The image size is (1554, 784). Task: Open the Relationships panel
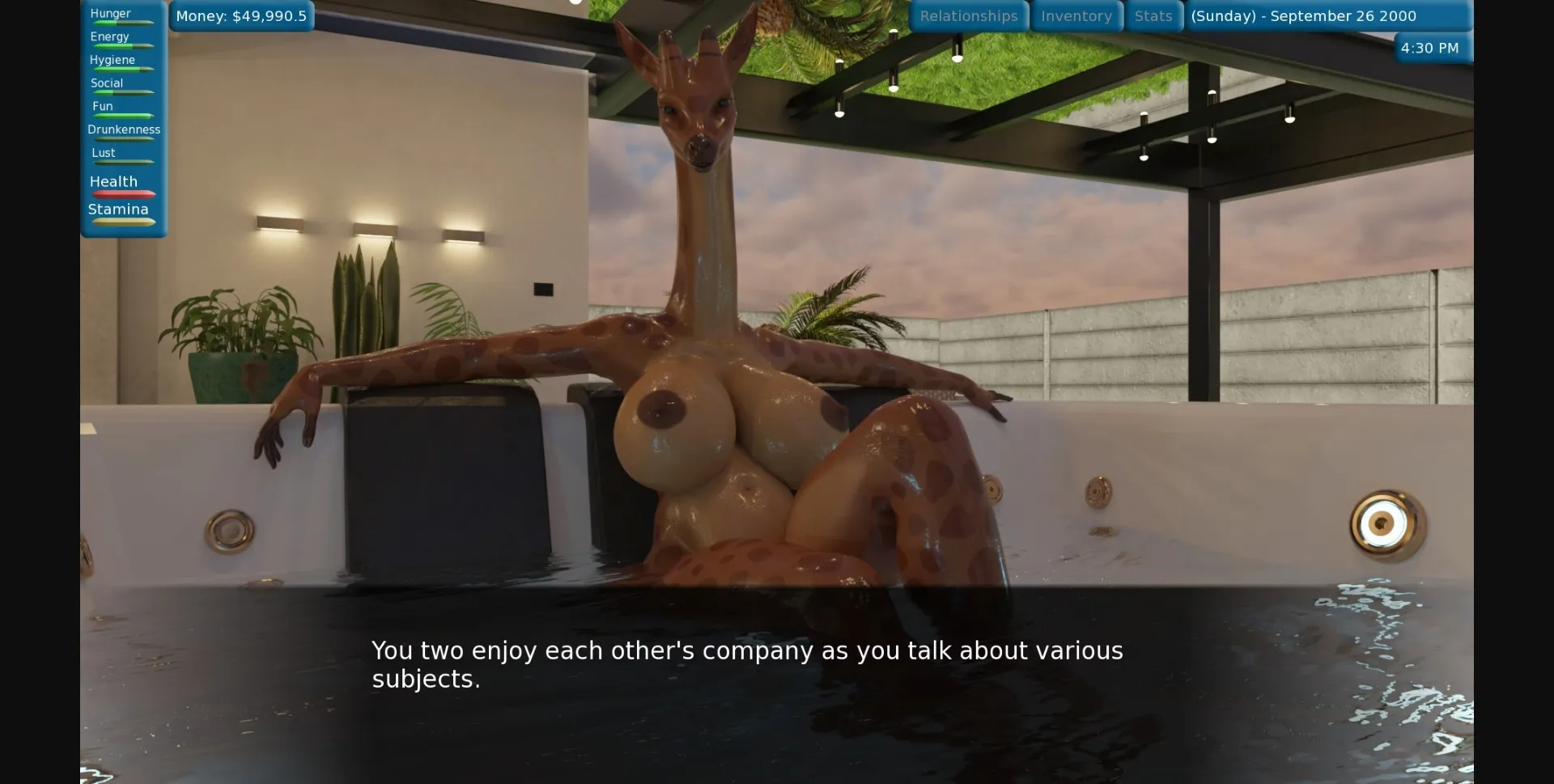[x=969, y=15]
